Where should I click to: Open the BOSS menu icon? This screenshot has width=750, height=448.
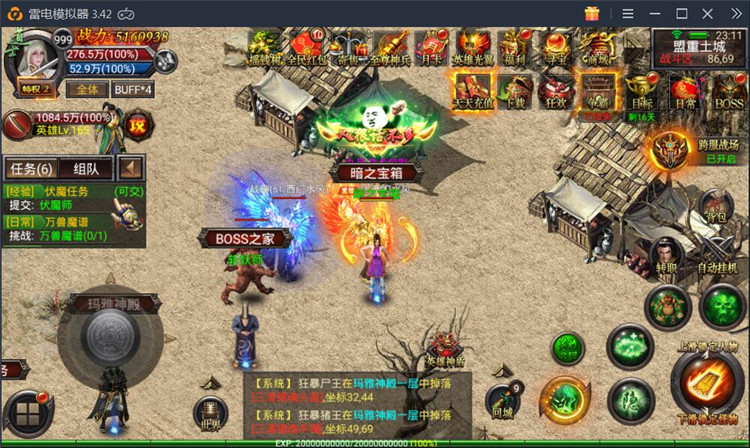[729, 89]
